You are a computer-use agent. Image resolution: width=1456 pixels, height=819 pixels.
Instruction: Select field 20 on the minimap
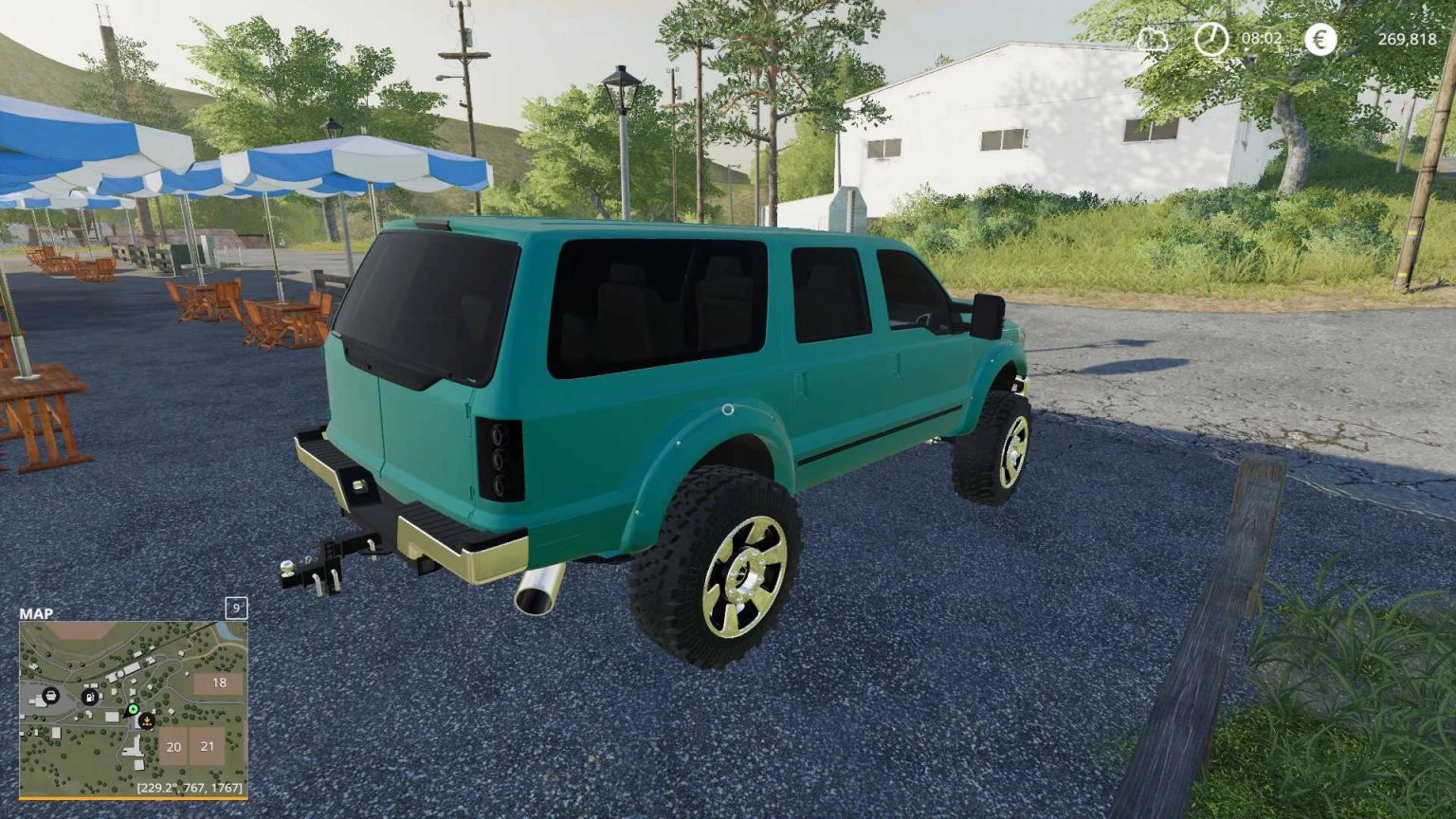173,746
